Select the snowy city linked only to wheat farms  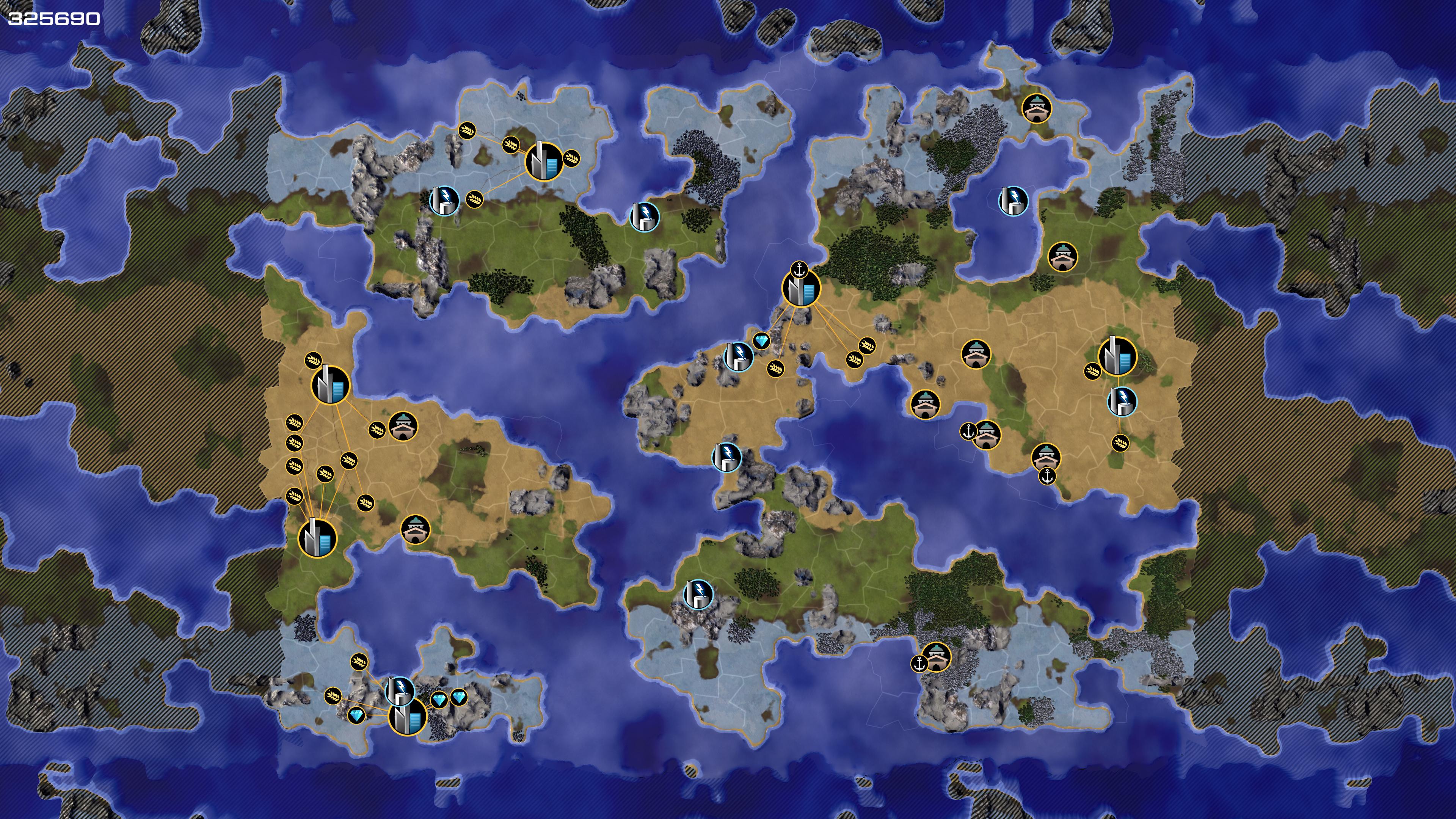[544, 162]
